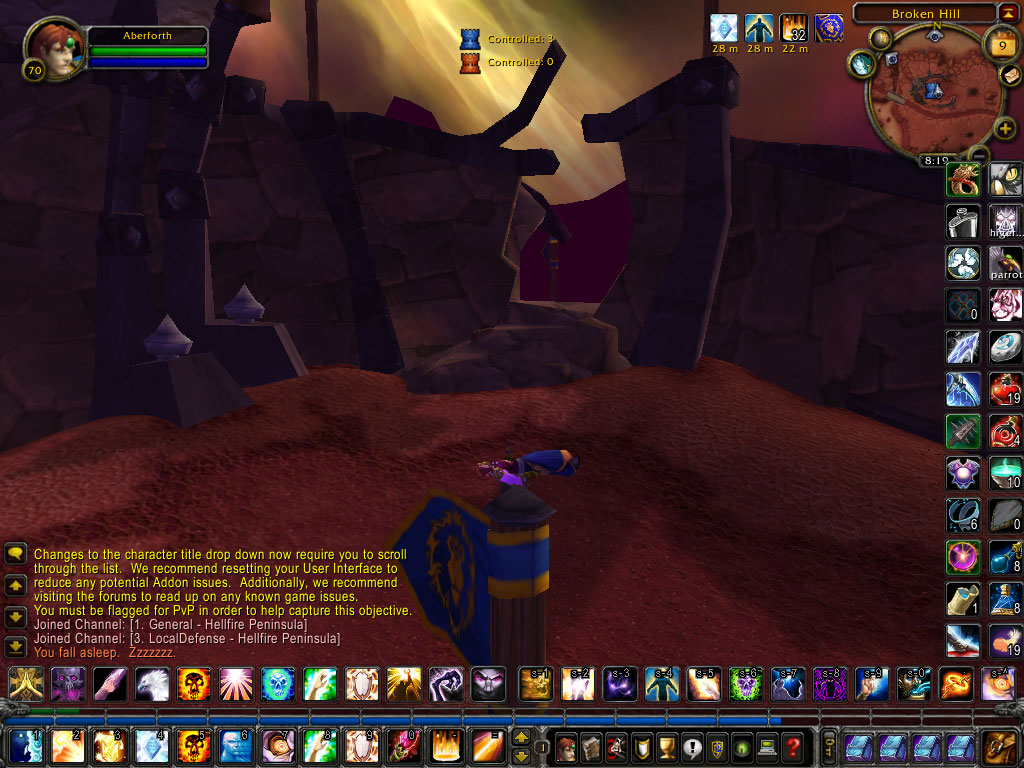This screenshot has height=768, width=1024.
Task: Open the calendar button showing 9
Action: coord(1002,44)
